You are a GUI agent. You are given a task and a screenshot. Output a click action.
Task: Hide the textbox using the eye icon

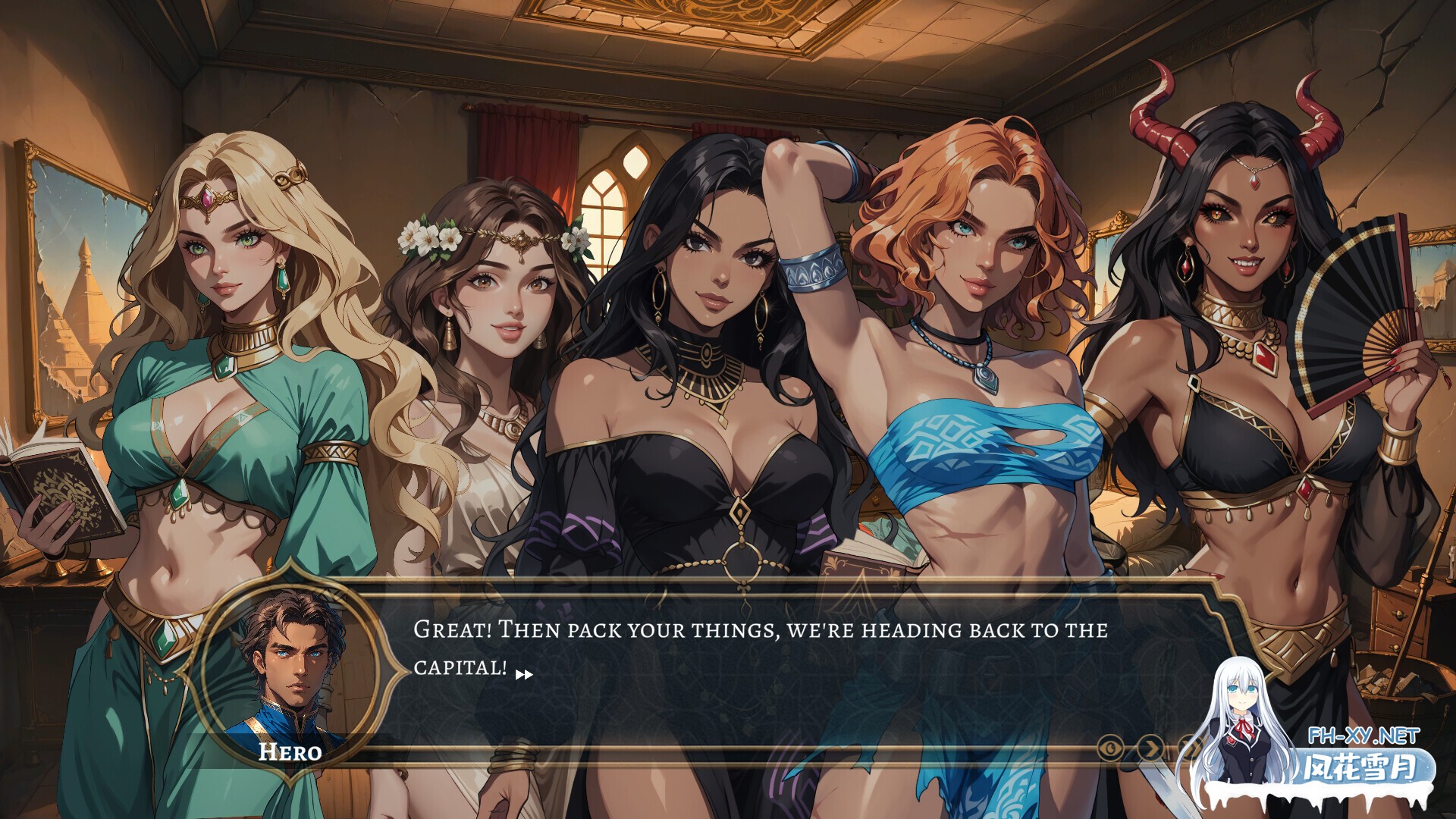pos(1109,748)
